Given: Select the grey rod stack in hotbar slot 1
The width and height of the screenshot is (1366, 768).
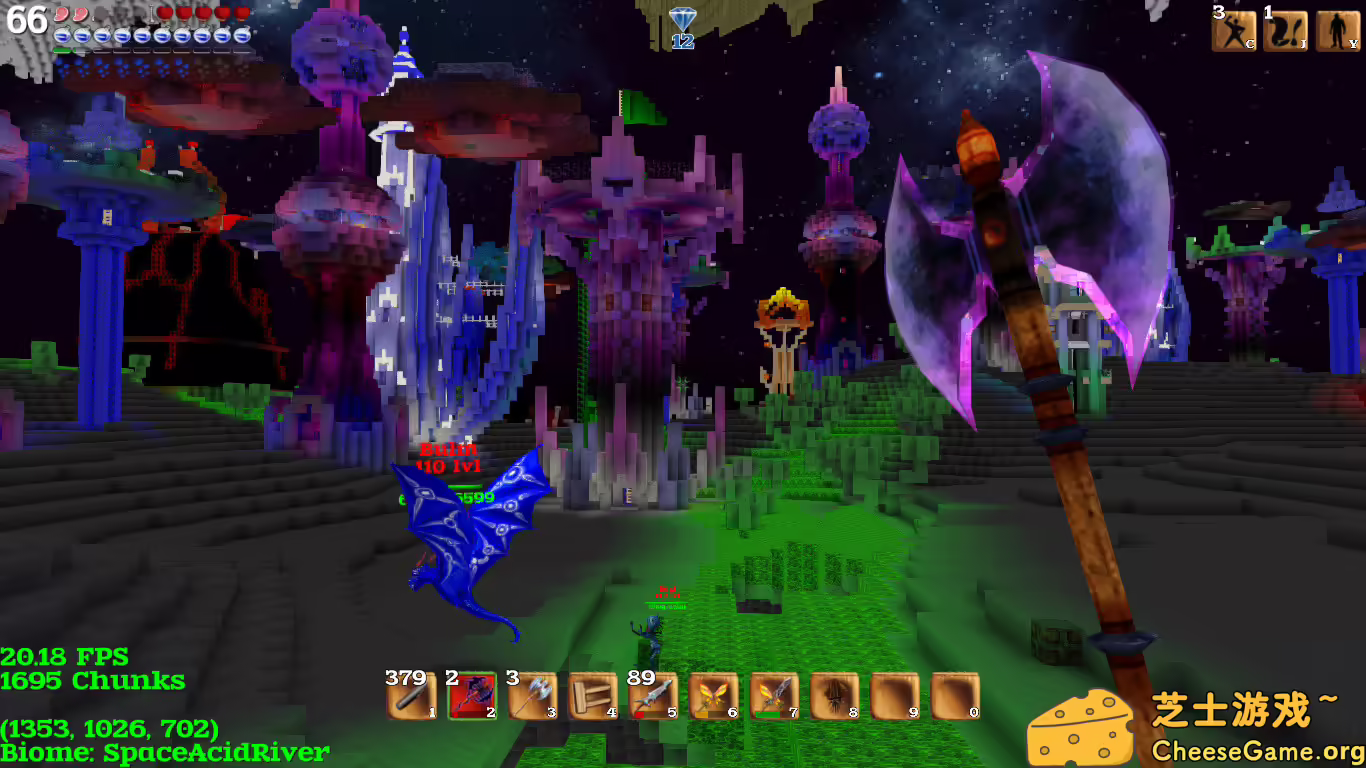Looking at the screenshot, I should coord(411,696).
